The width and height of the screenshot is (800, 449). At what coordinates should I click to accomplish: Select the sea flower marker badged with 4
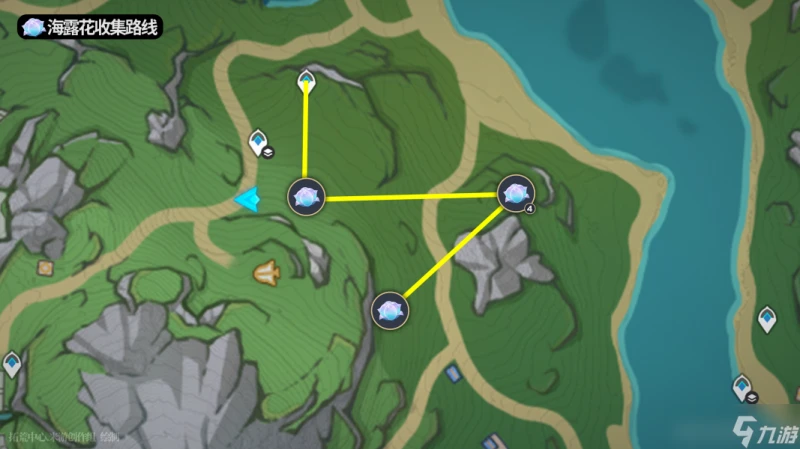pos(515,194)
